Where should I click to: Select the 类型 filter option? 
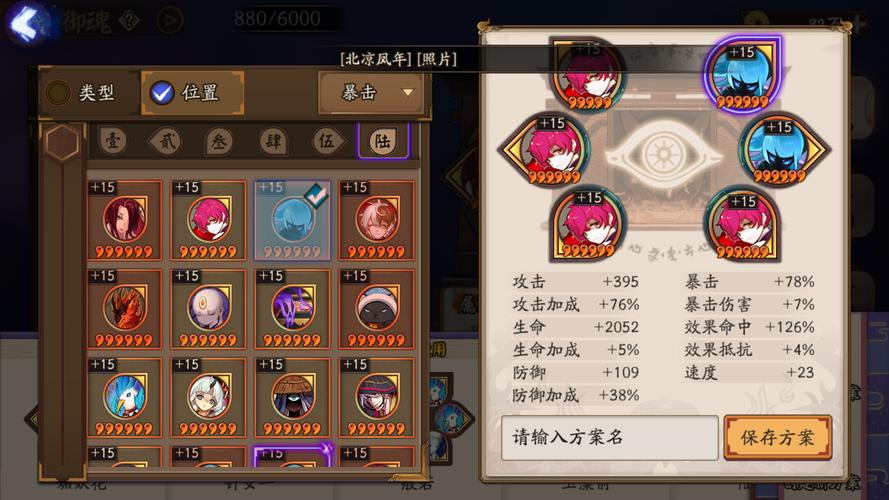82,93
